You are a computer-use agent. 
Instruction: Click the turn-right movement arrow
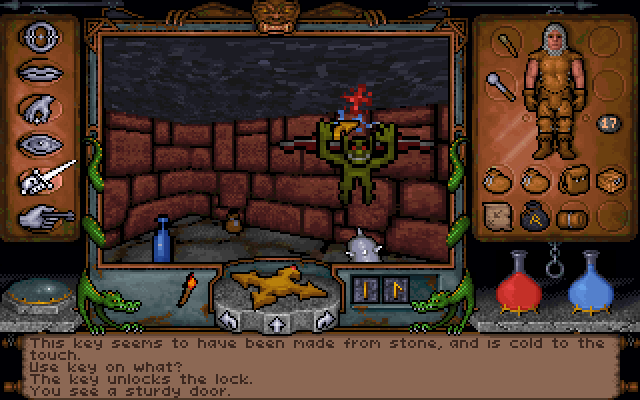[x=323, y=320]
